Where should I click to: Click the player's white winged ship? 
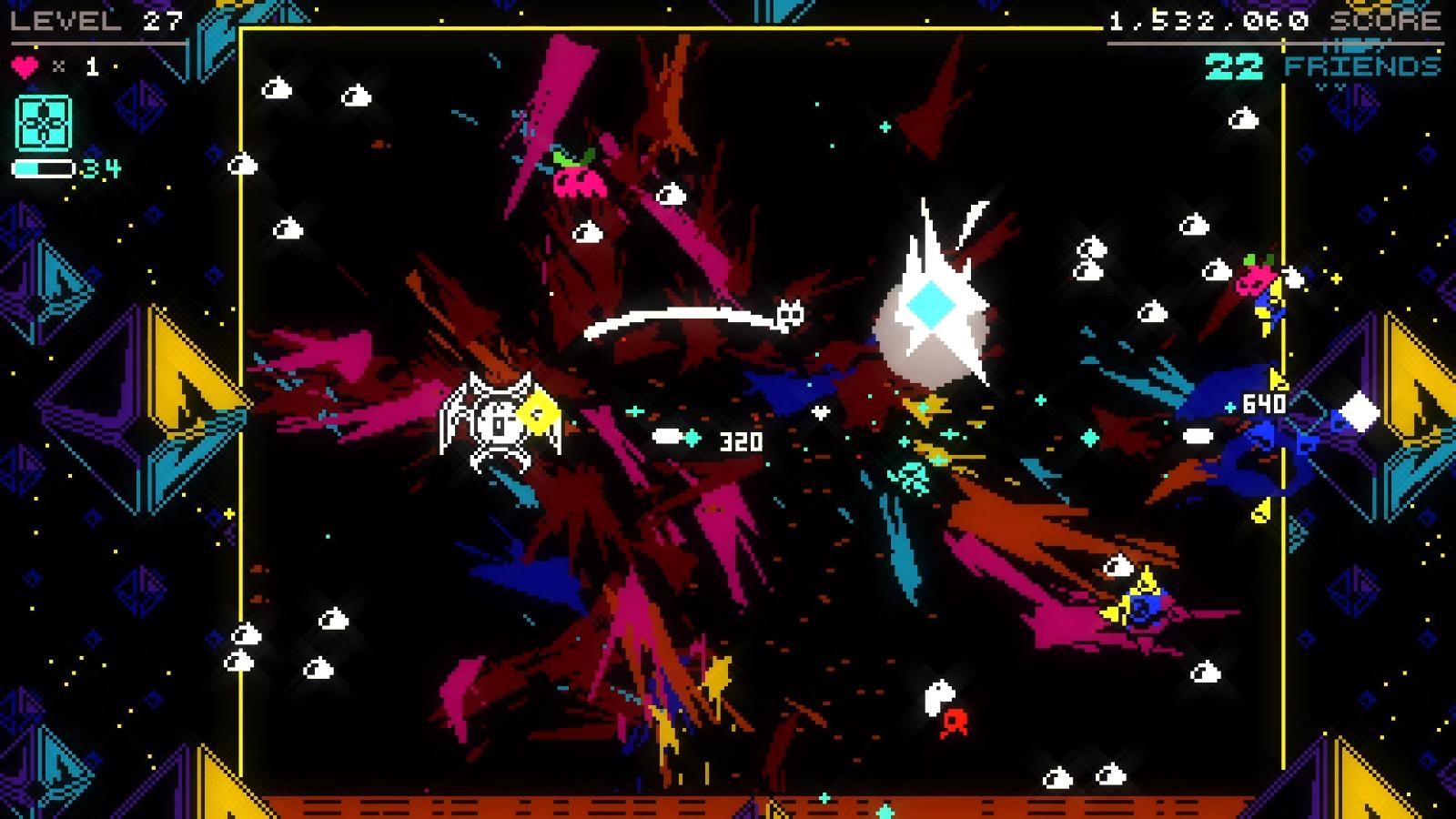500,420
